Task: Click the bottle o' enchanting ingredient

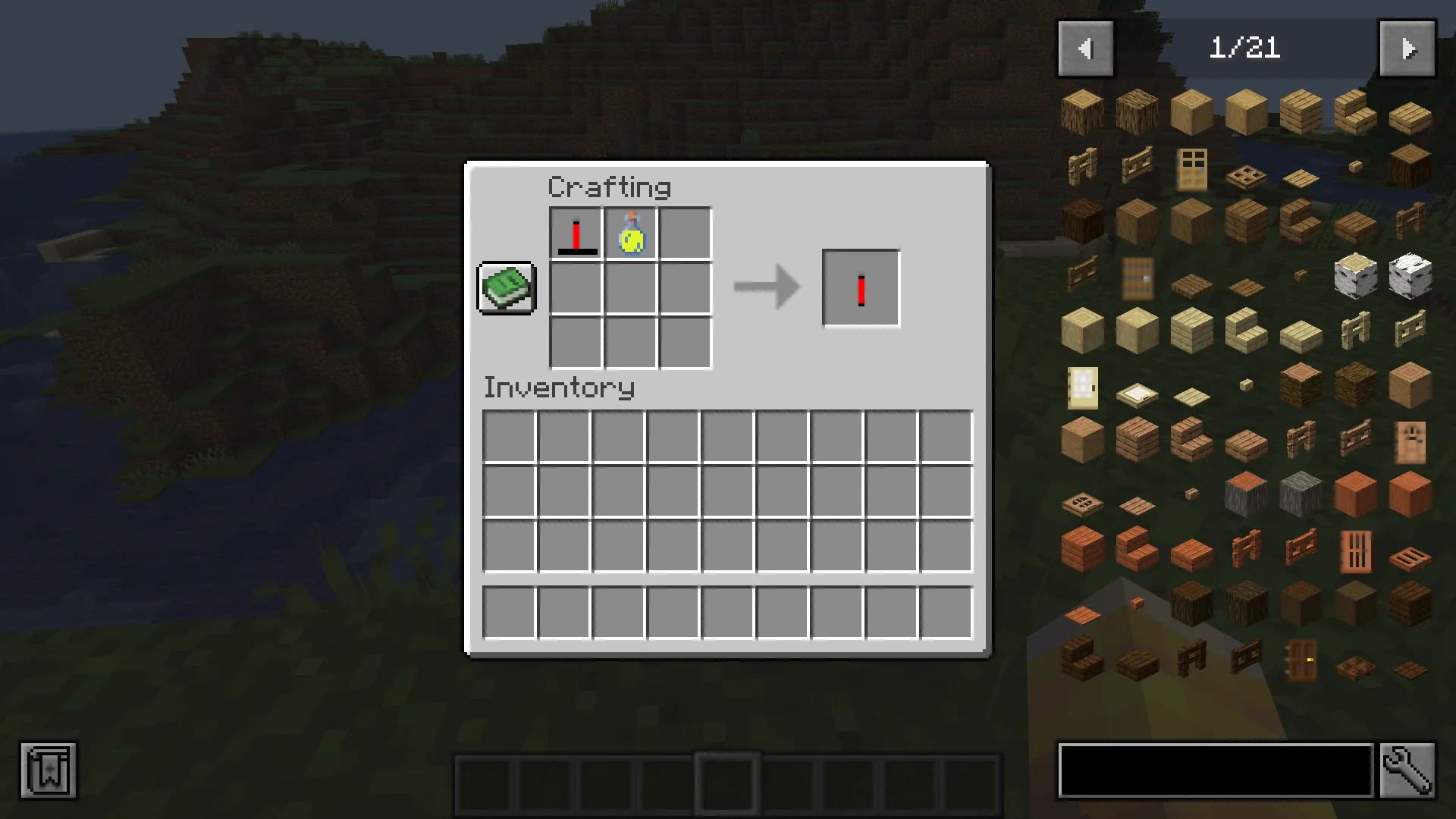Action: coord(630,233)
